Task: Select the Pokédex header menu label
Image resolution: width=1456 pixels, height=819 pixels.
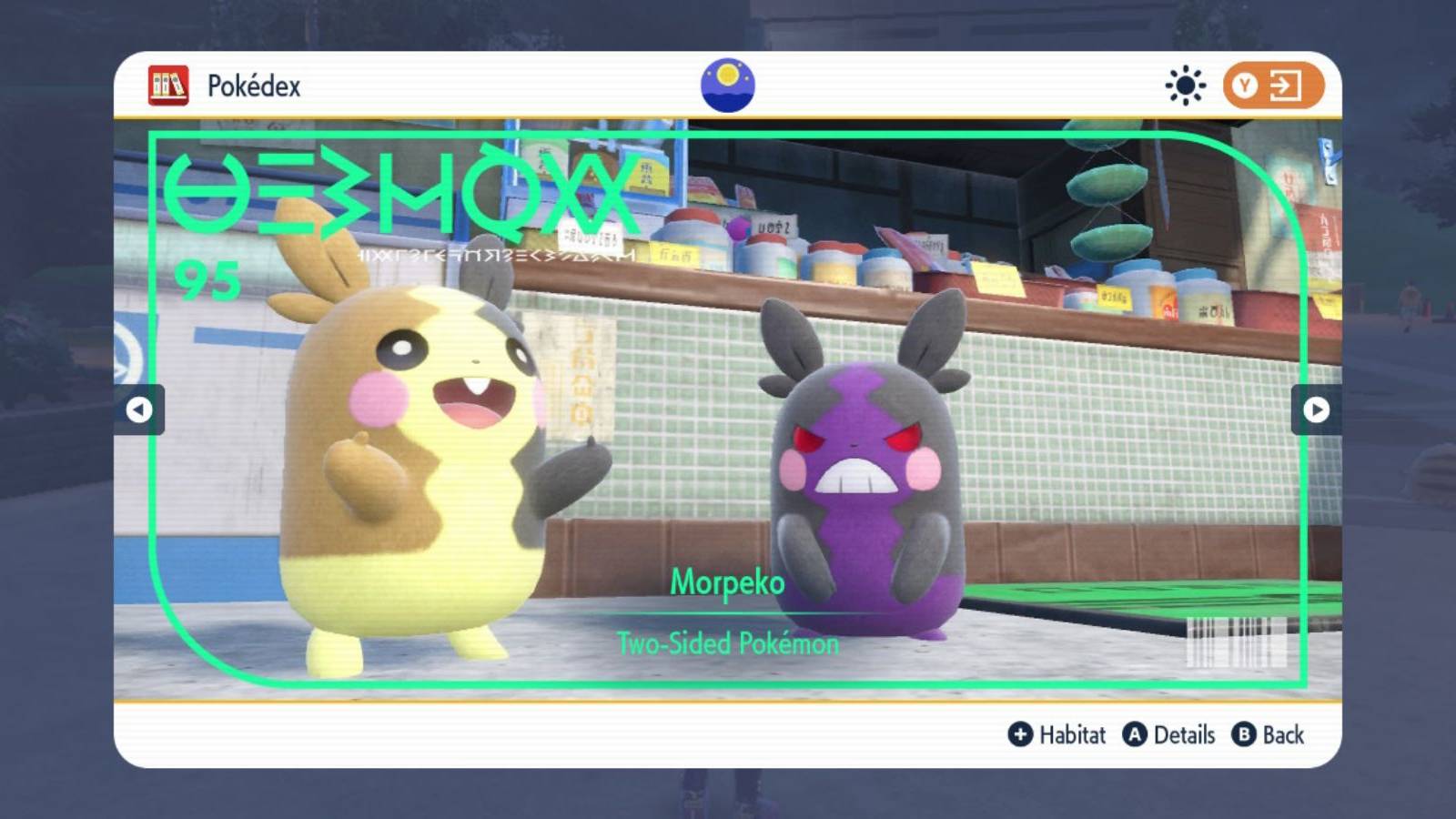Action: pyautogui.click(x=255, y=86)
